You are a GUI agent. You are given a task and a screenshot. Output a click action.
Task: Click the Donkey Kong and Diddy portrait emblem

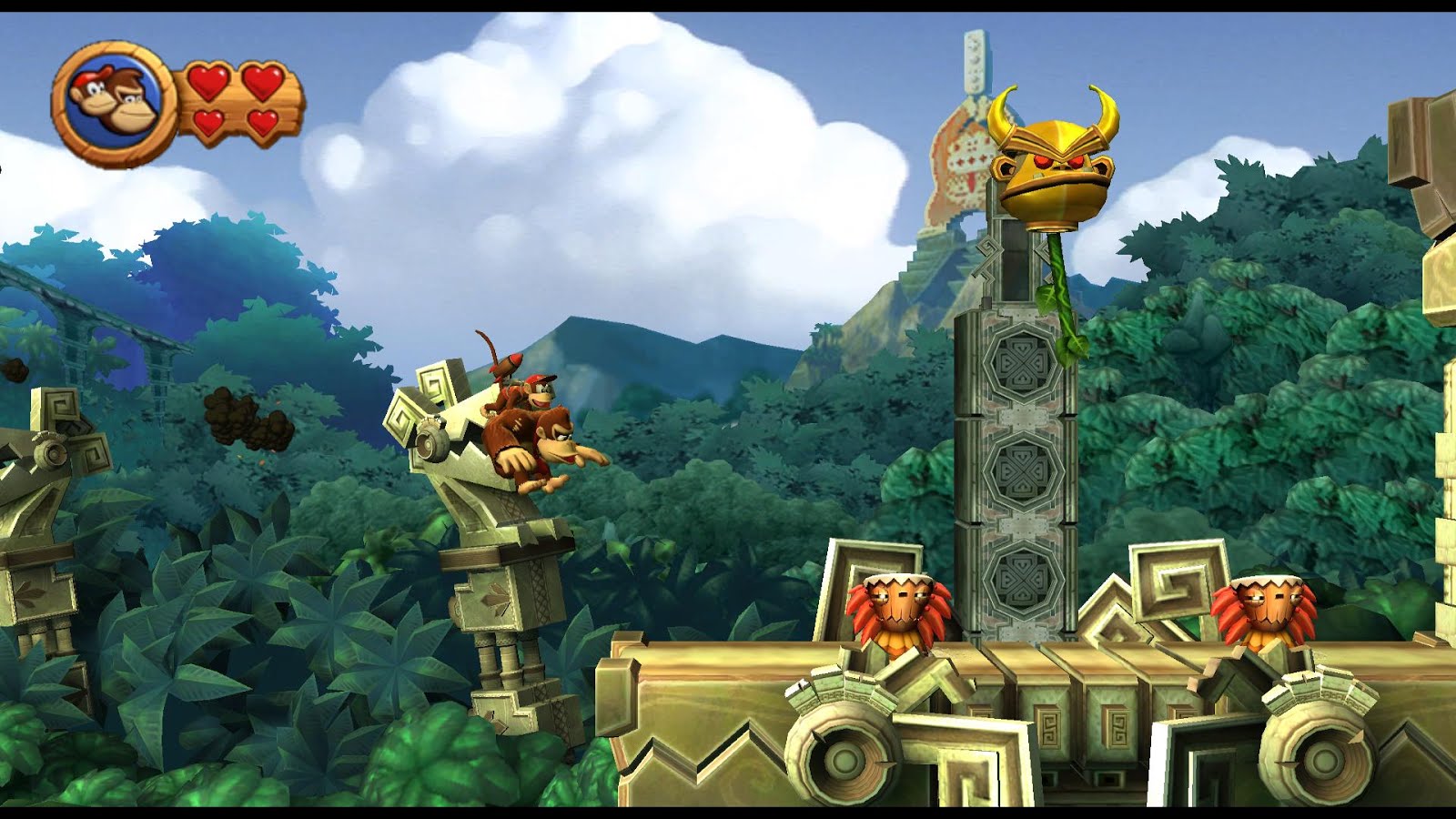pos(114,100)
